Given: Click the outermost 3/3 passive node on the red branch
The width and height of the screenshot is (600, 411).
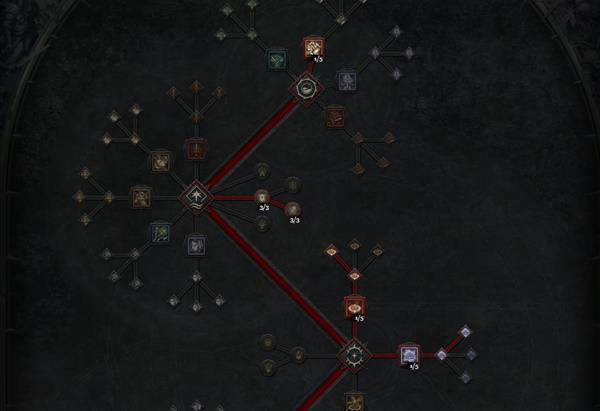Looking at the screenshot, I should (x=293, y=209).
